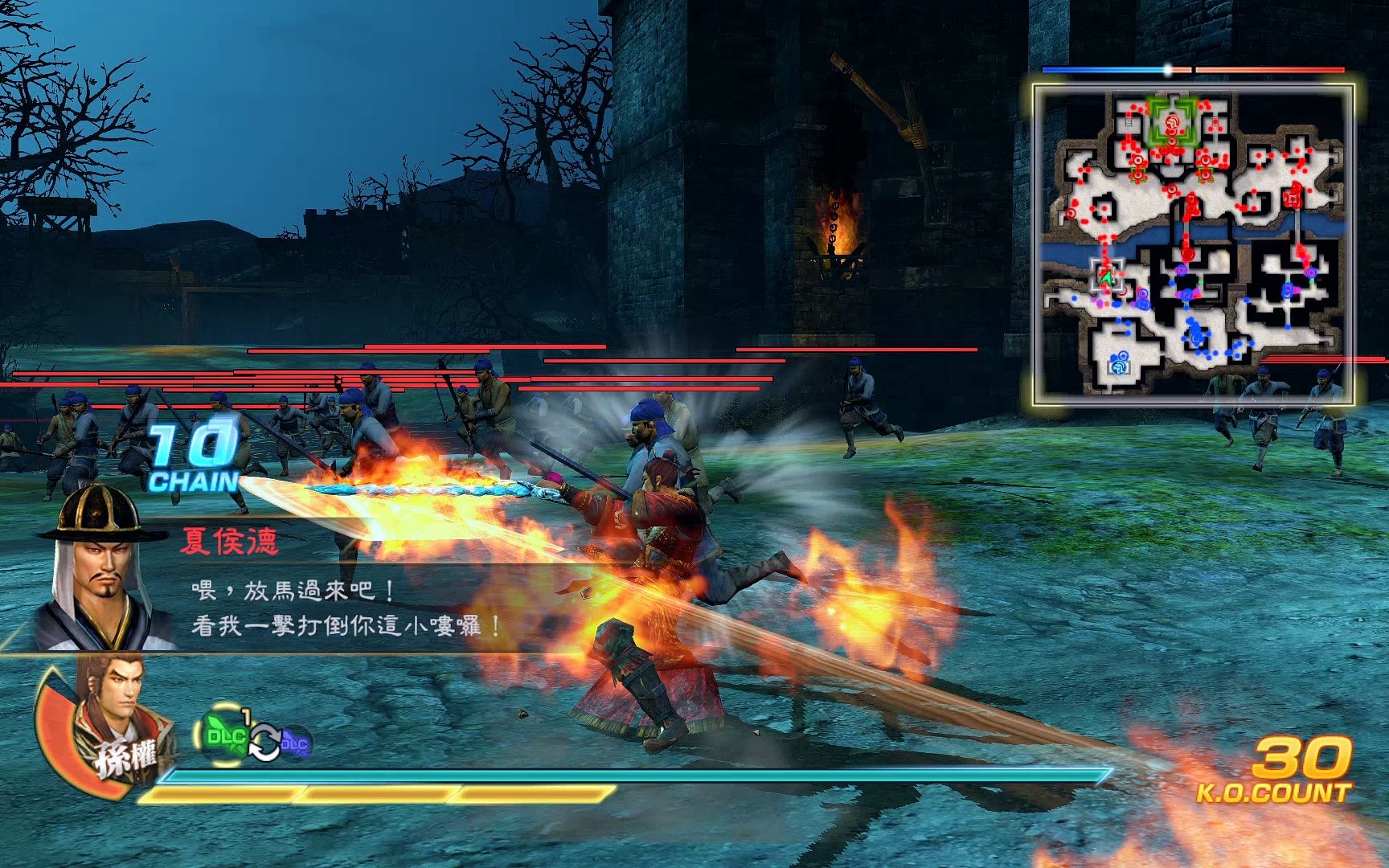Choose the blue DLC secondary weapon icon
The image size is (1389, 868).
(294, 742)
